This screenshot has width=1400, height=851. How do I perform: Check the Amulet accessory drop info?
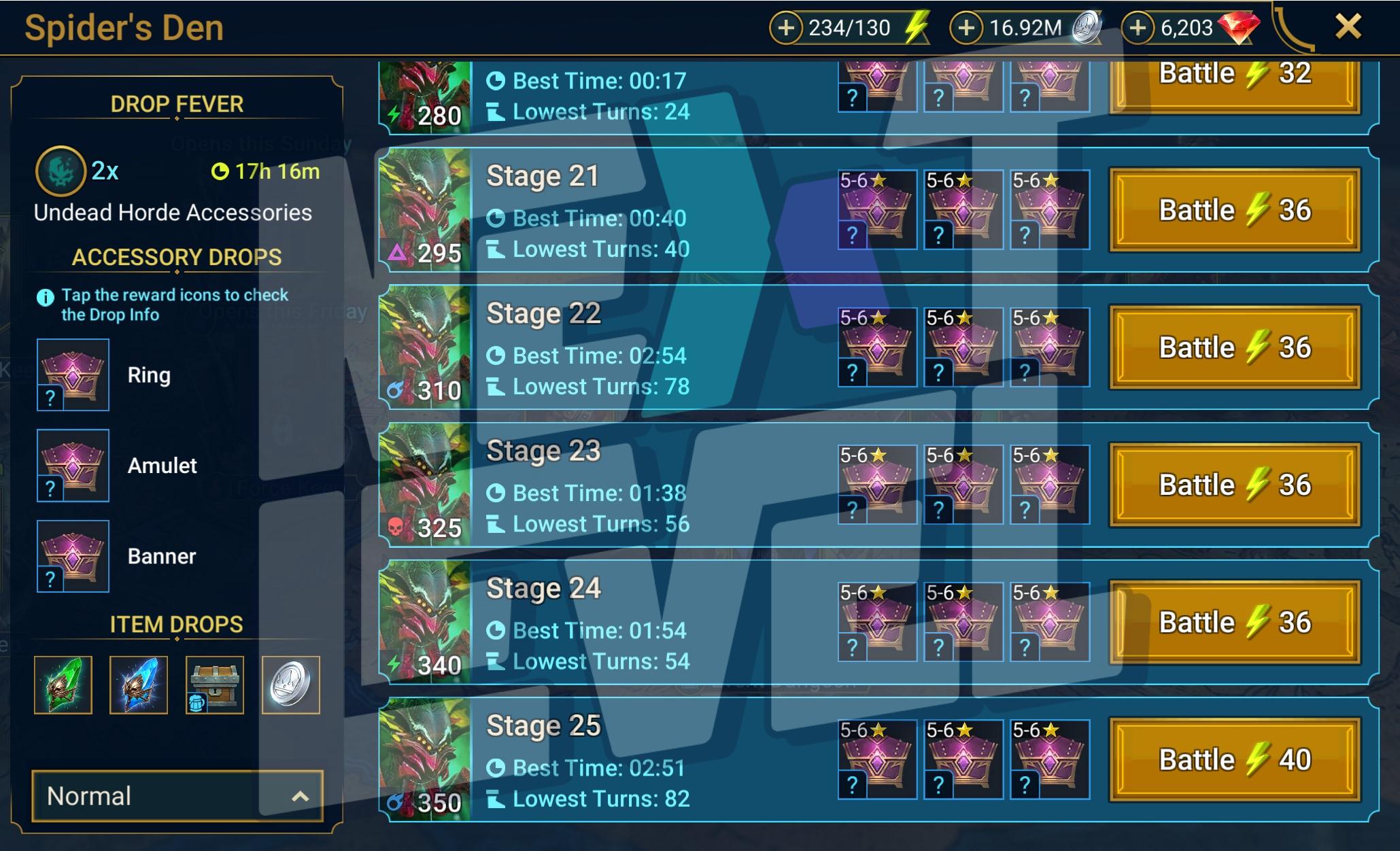73,466
